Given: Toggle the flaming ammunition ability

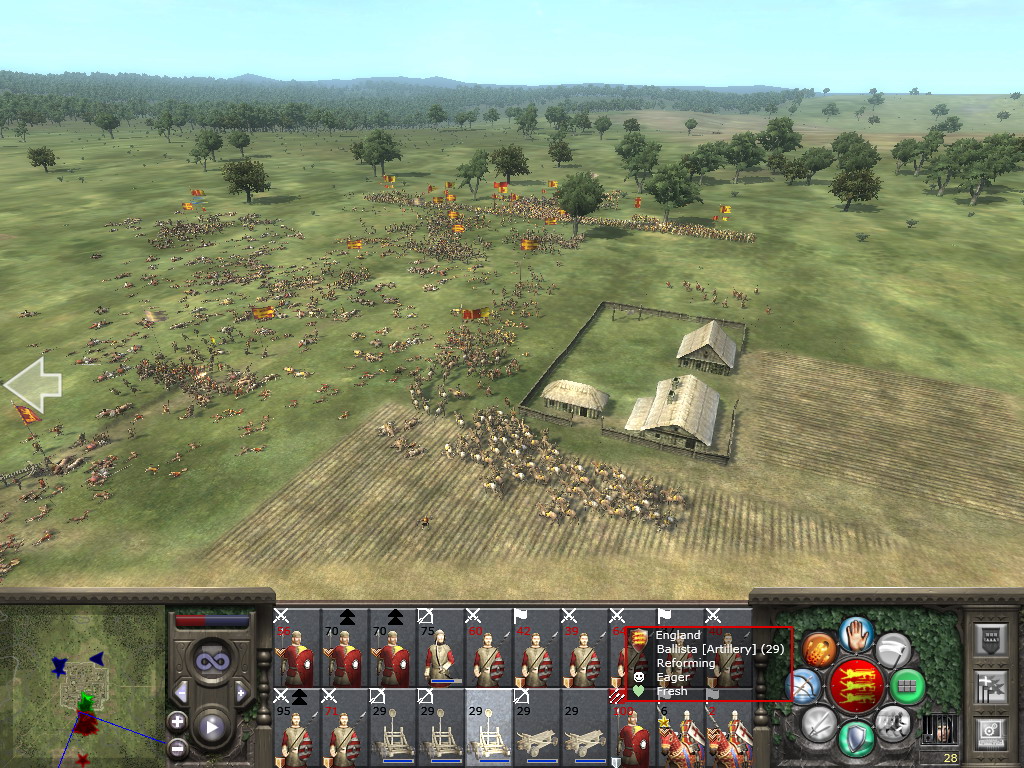Looking at the screenshot, I should pos(819,650).
